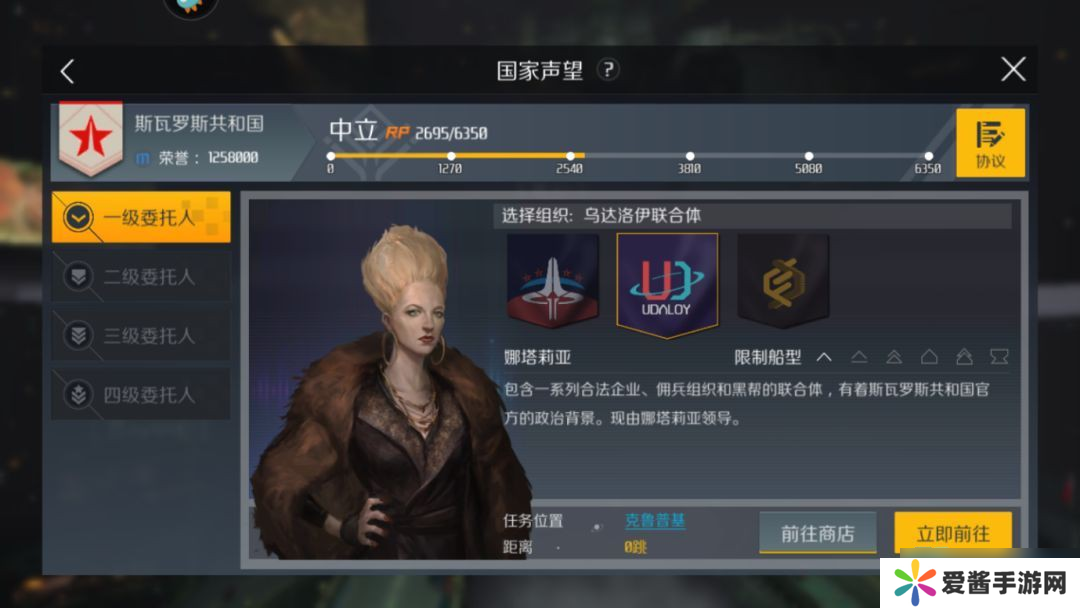Screen dimensions: 1080x608
Task: Choose the gold hexagon organization emblem
Action: pyautogui.click(x=783, y=282)
